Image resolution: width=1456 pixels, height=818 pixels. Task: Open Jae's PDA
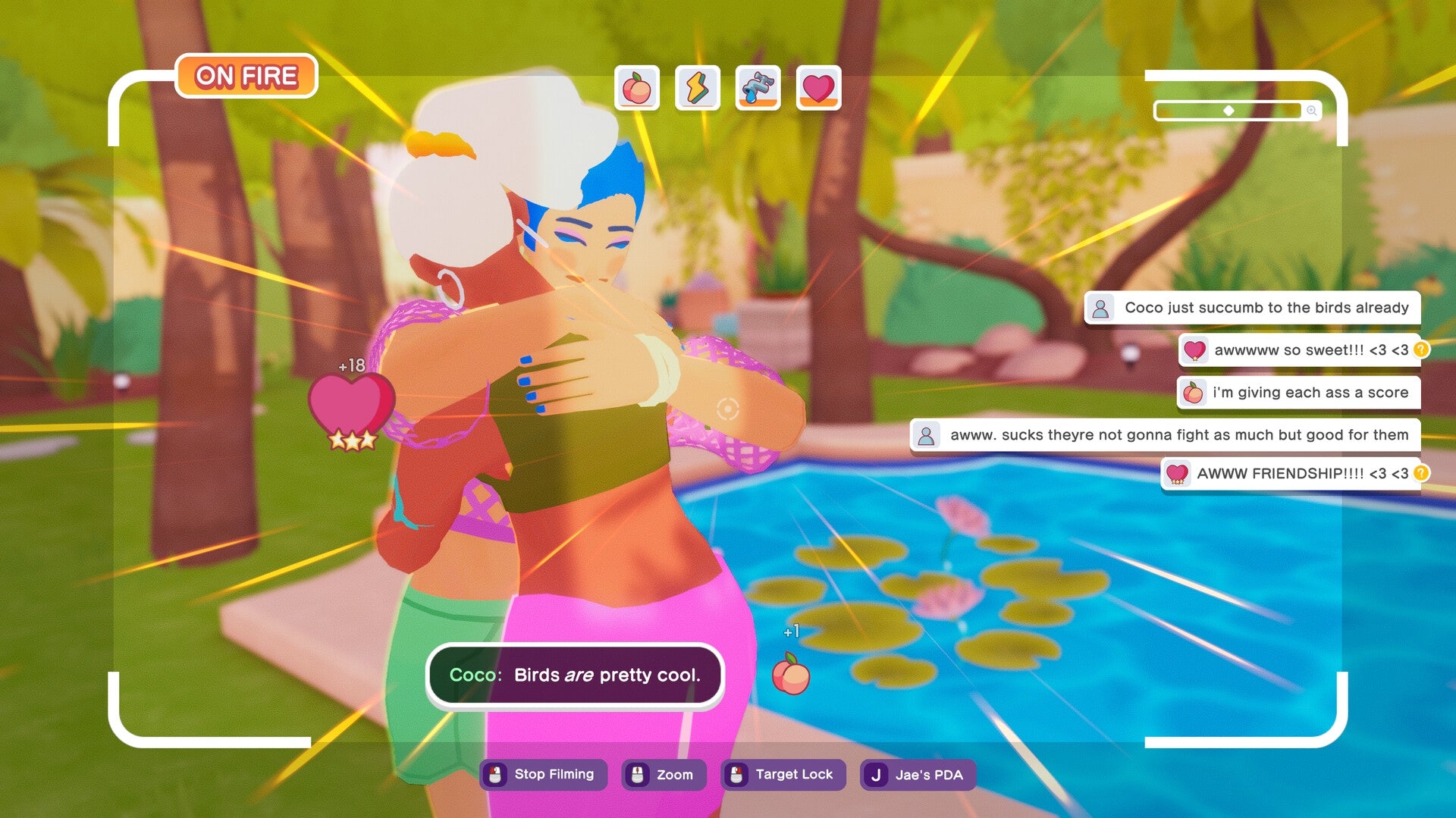click(x=917, y=774)
